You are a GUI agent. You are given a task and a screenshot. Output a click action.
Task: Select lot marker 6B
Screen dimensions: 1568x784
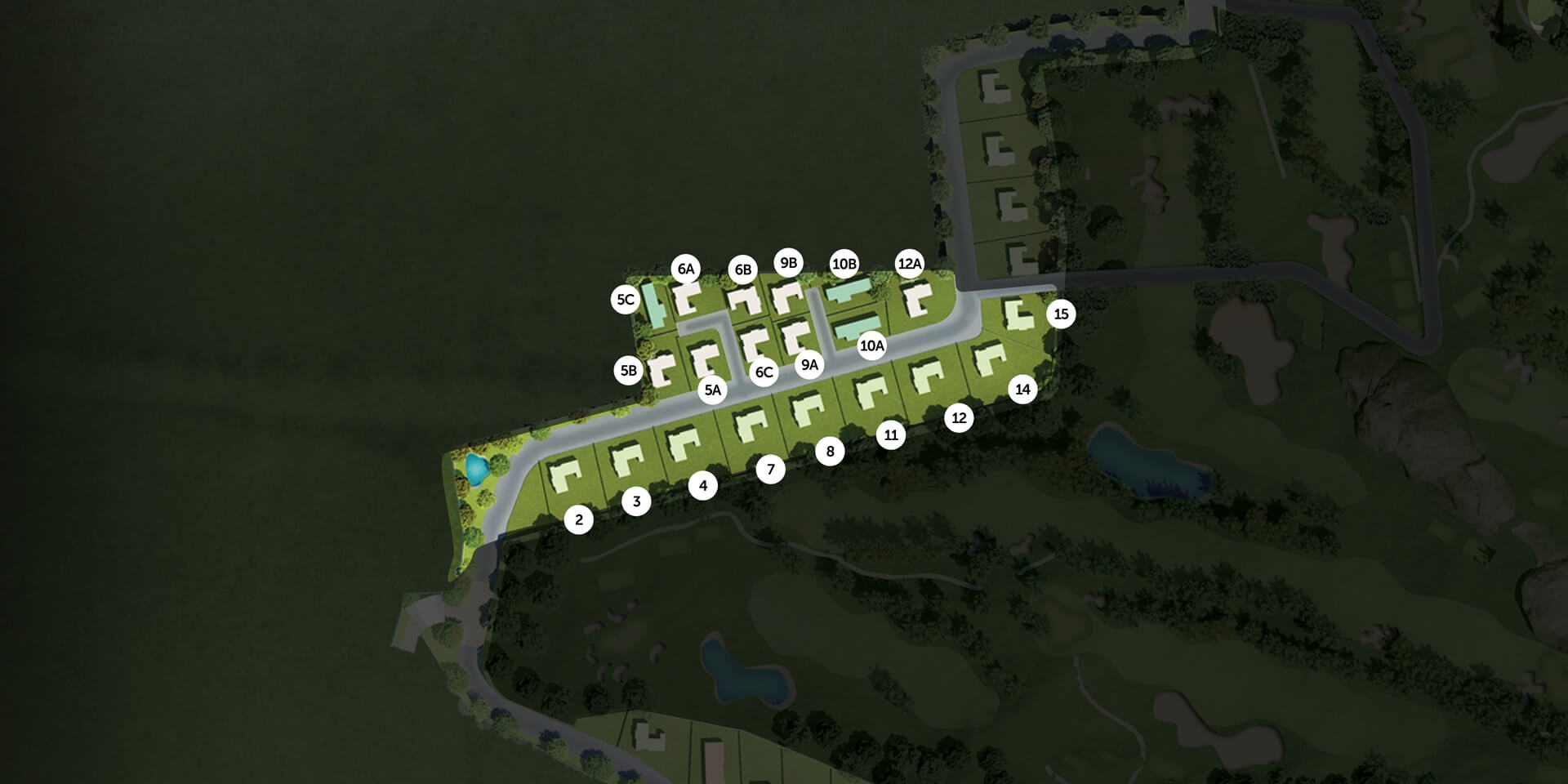point(743,269)
